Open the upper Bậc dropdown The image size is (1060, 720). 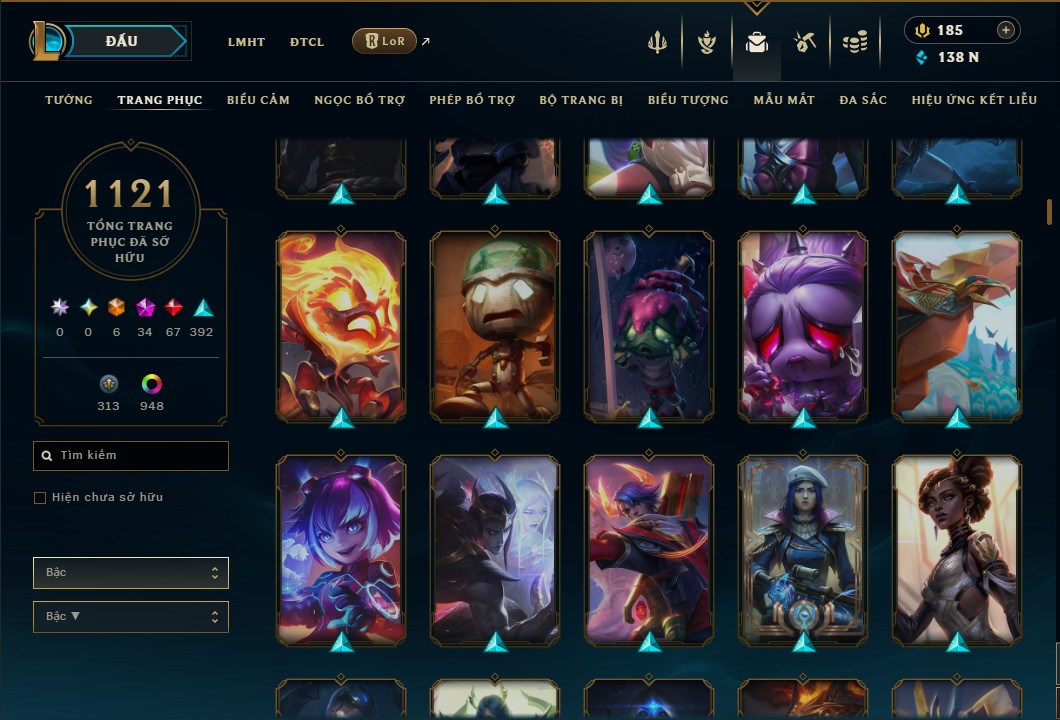click(x=131, y=573)
